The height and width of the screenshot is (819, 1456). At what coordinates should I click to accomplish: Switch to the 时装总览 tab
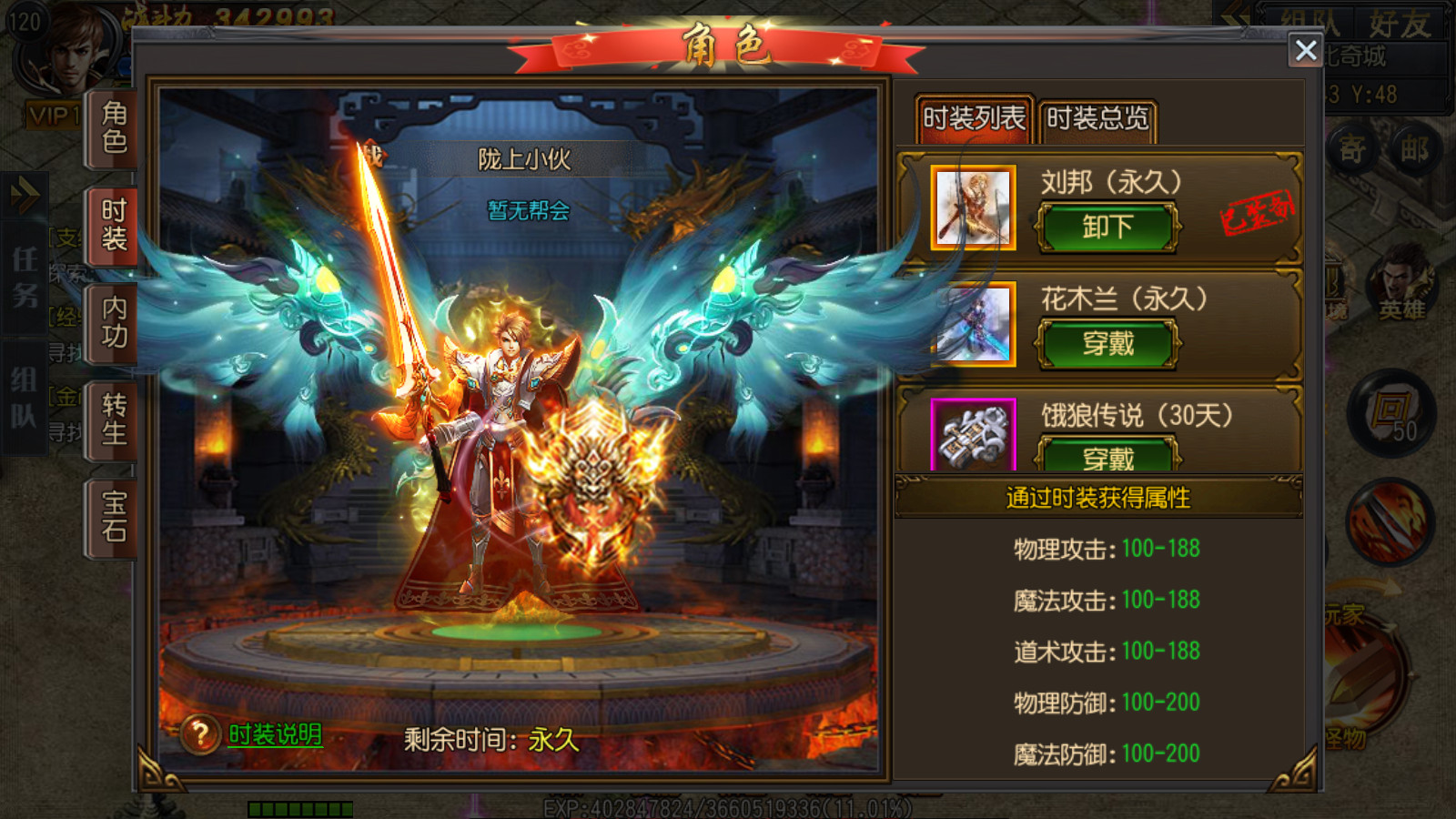pyautogui.click(x=1097, y=119)
